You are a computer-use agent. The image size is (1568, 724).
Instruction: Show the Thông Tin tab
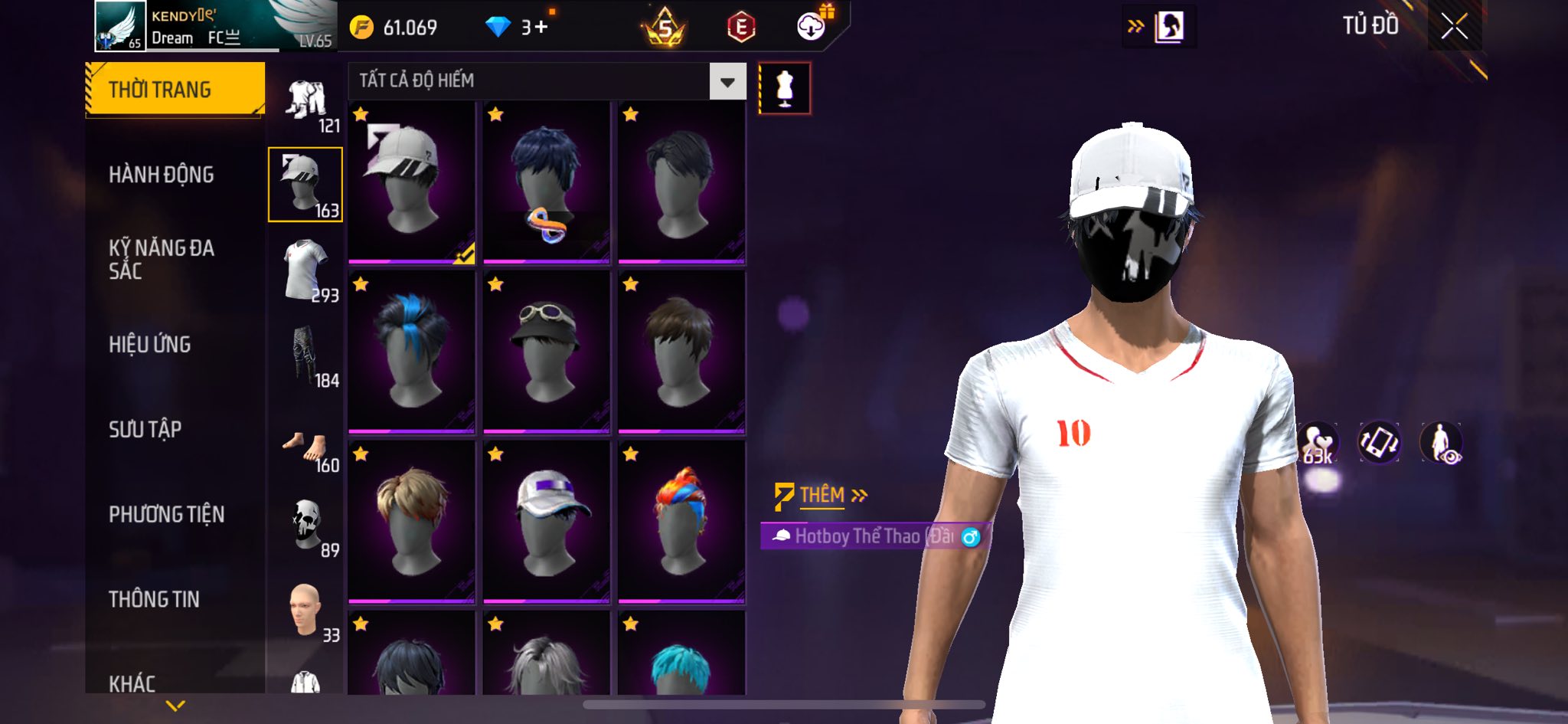(154, 599)
